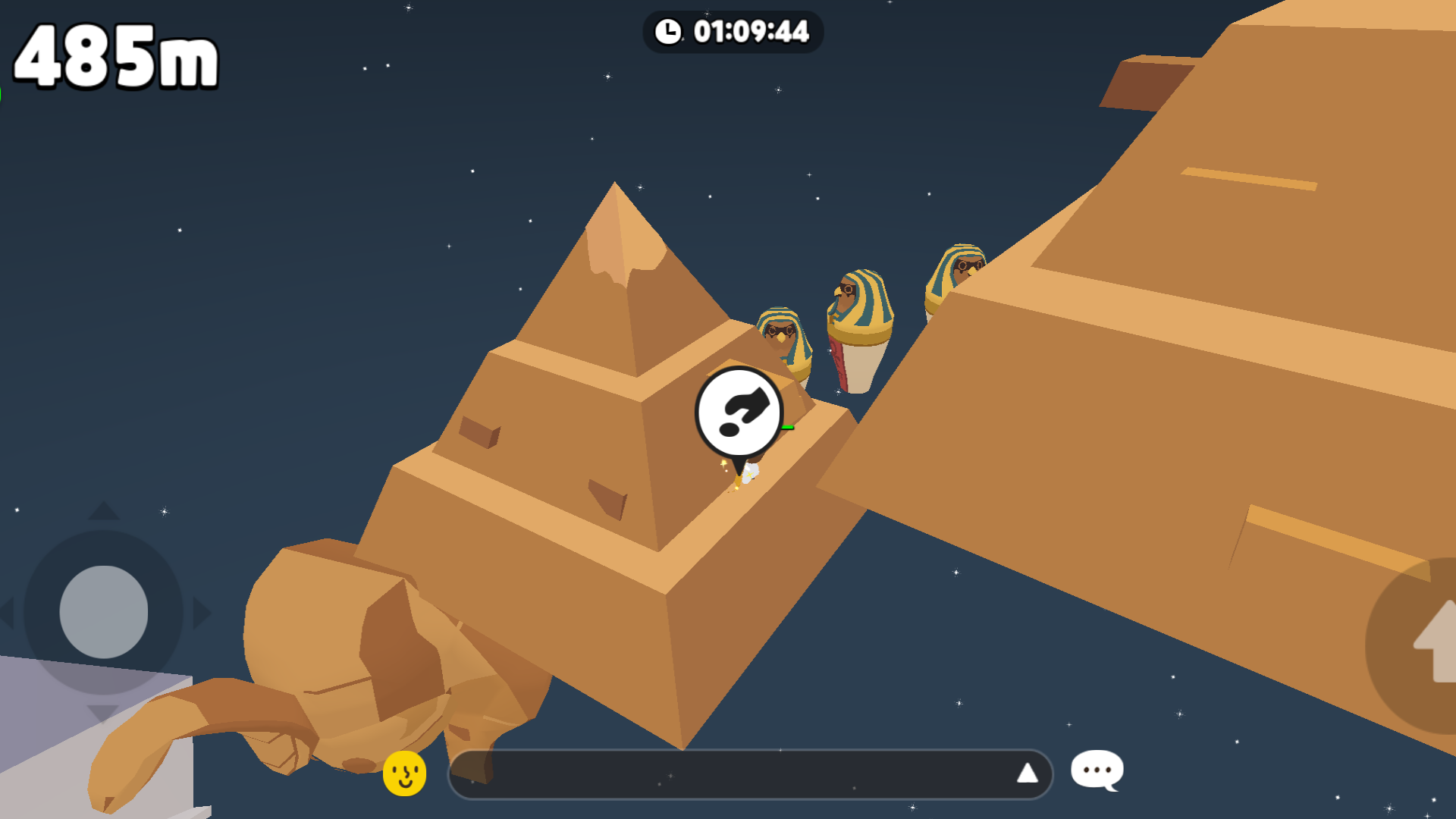
Task: Expand chat with the white triangle arrow
Action: [1027, 773]
